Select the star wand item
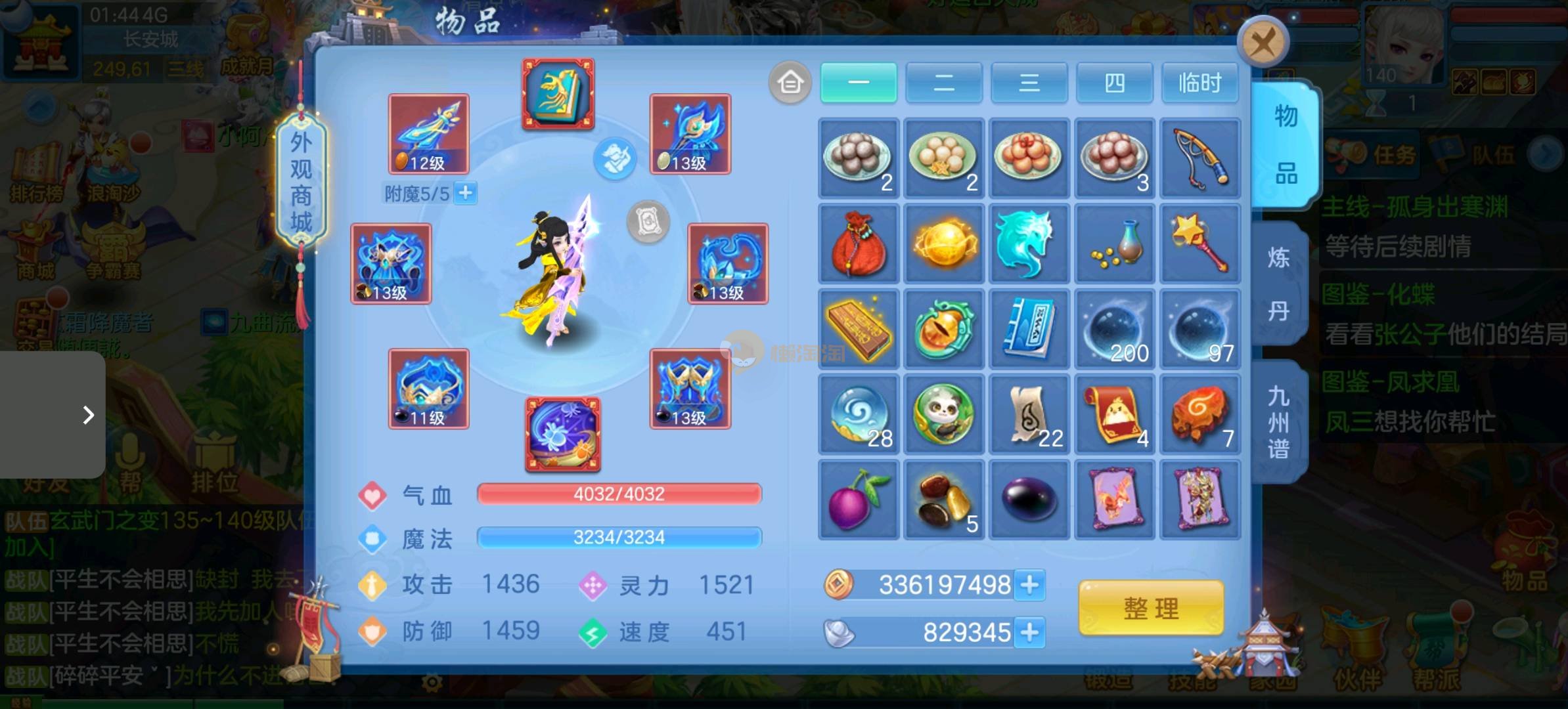1568x709 pixels. [x=1199, y=244]
